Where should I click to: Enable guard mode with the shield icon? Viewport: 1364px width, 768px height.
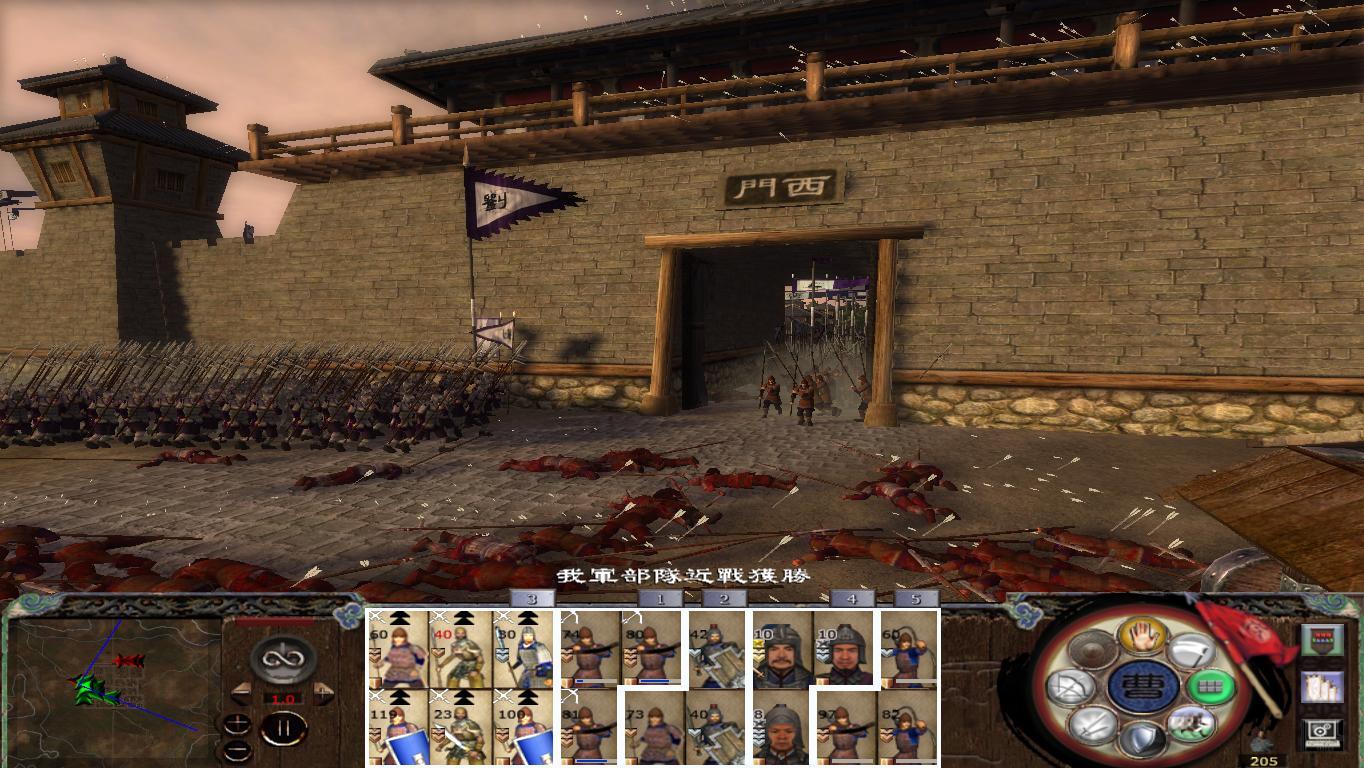point(1145,736)
